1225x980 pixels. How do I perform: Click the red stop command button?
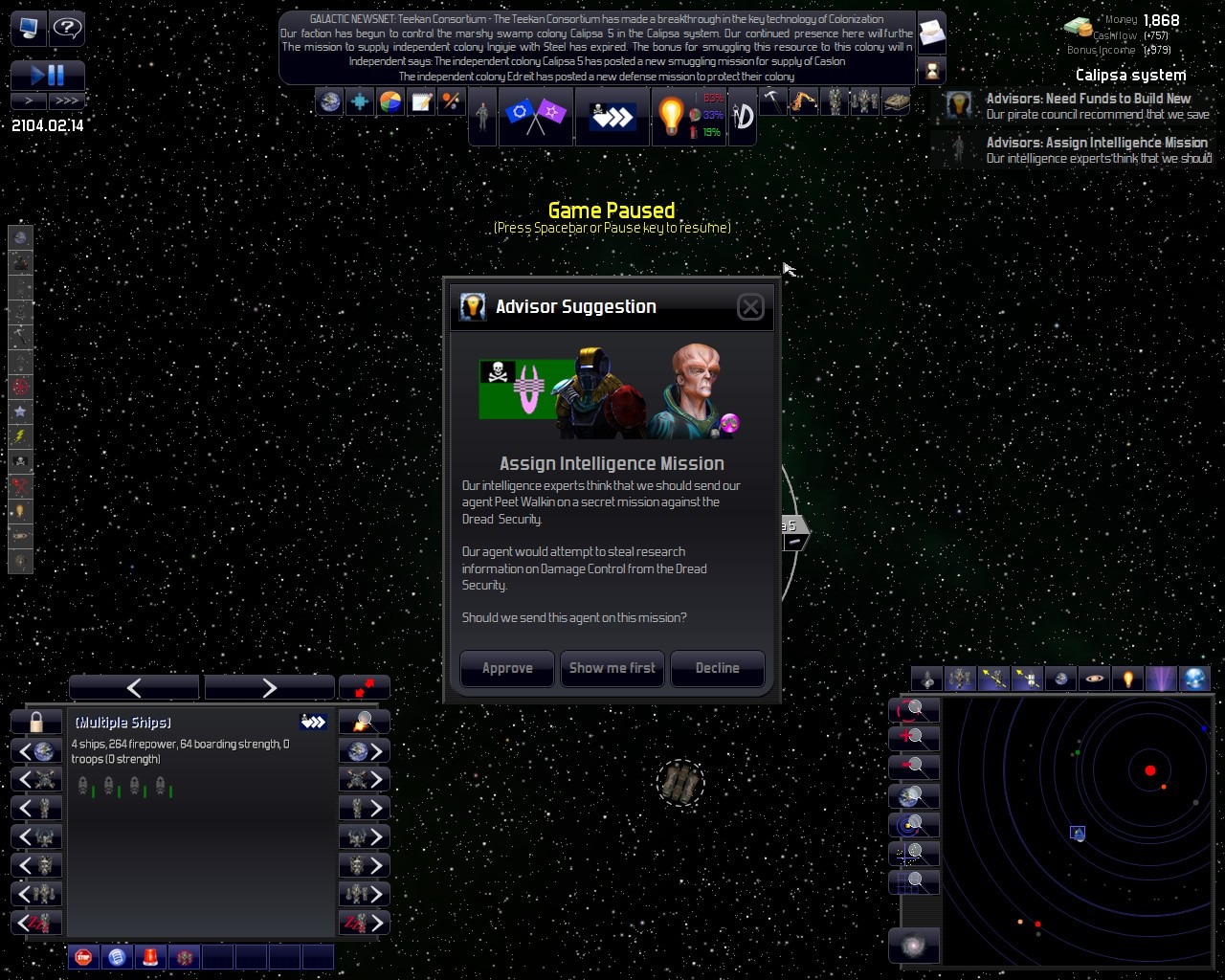point(84,956)
